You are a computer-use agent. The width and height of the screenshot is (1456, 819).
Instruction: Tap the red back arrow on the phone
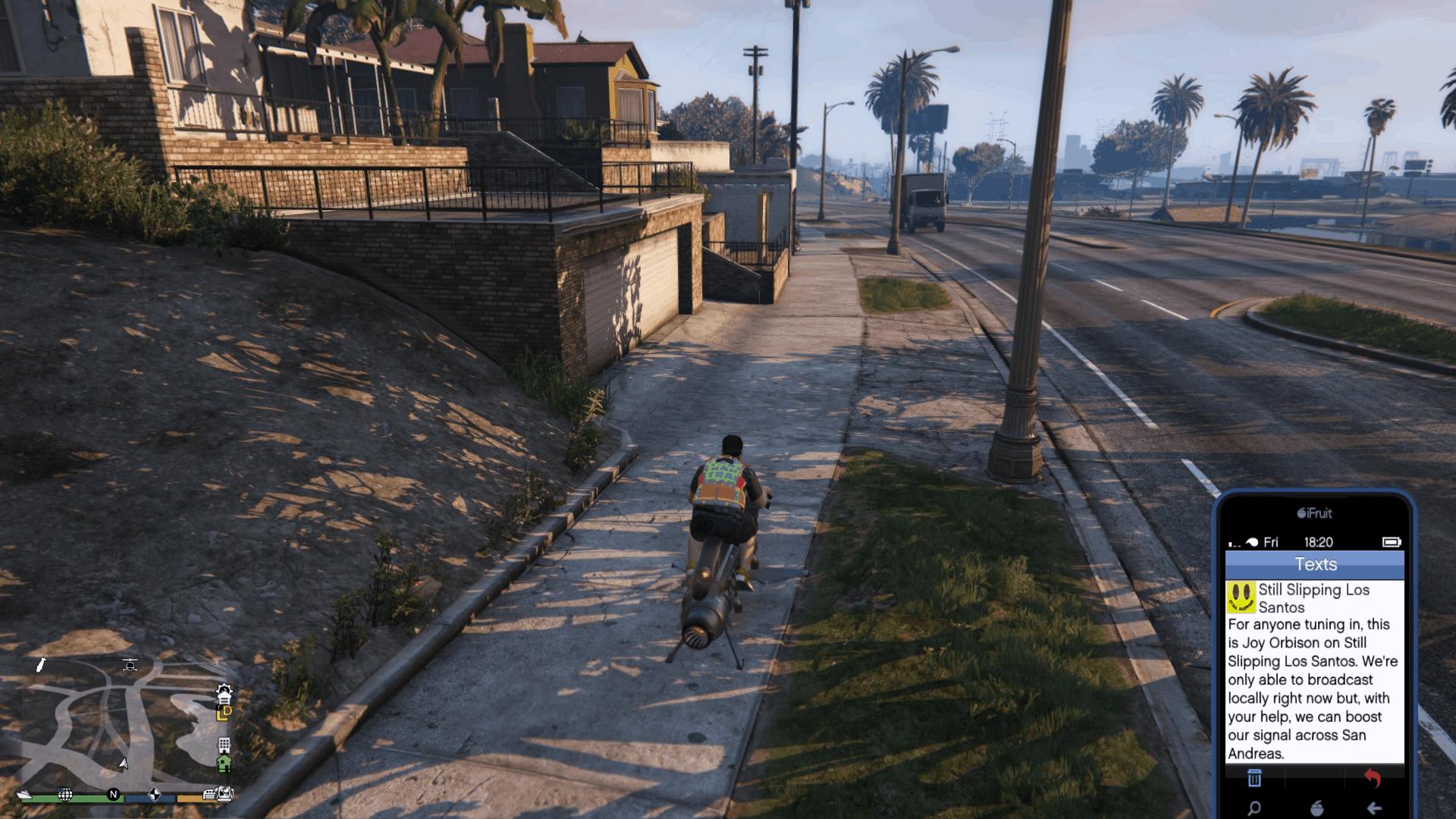[1373, 778]
